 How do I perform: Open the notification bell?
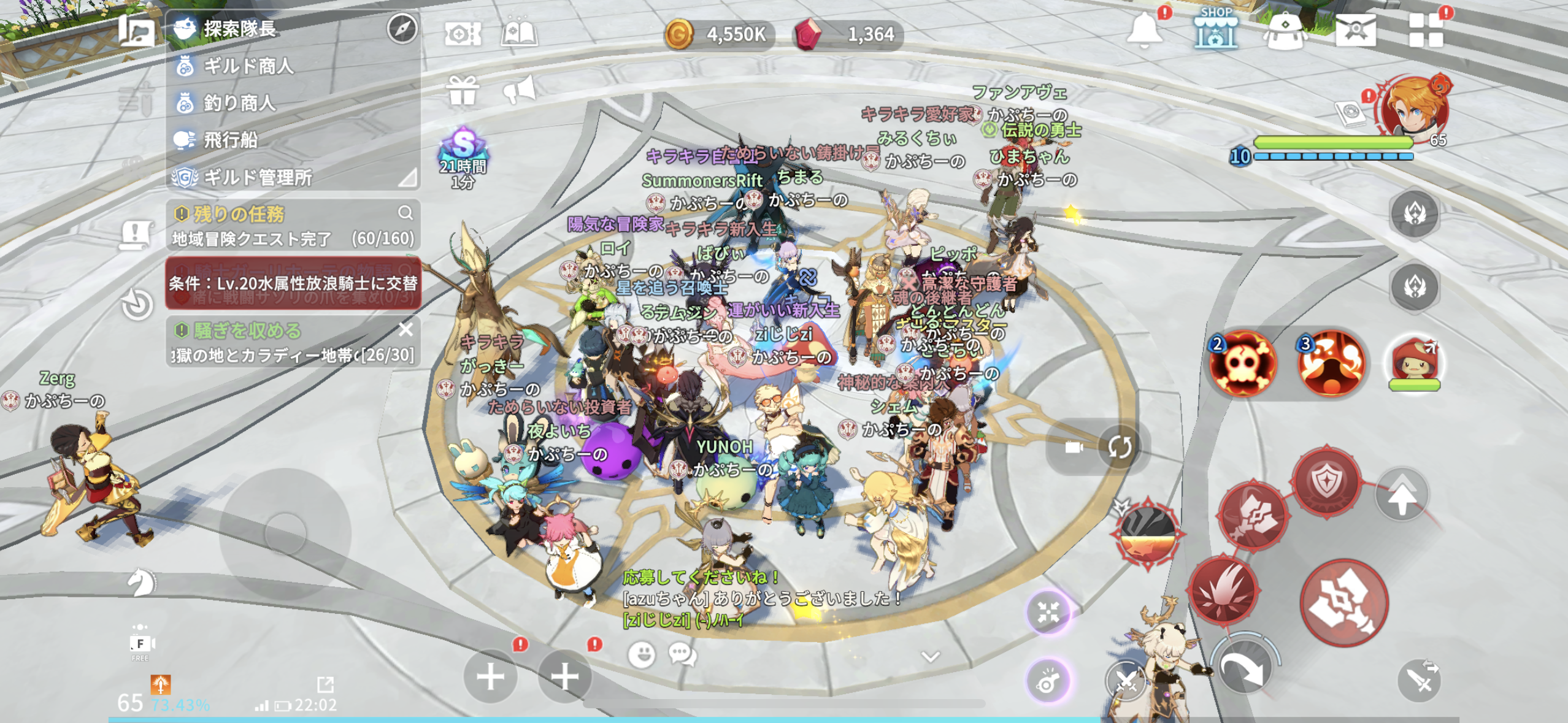(1143, 29)
